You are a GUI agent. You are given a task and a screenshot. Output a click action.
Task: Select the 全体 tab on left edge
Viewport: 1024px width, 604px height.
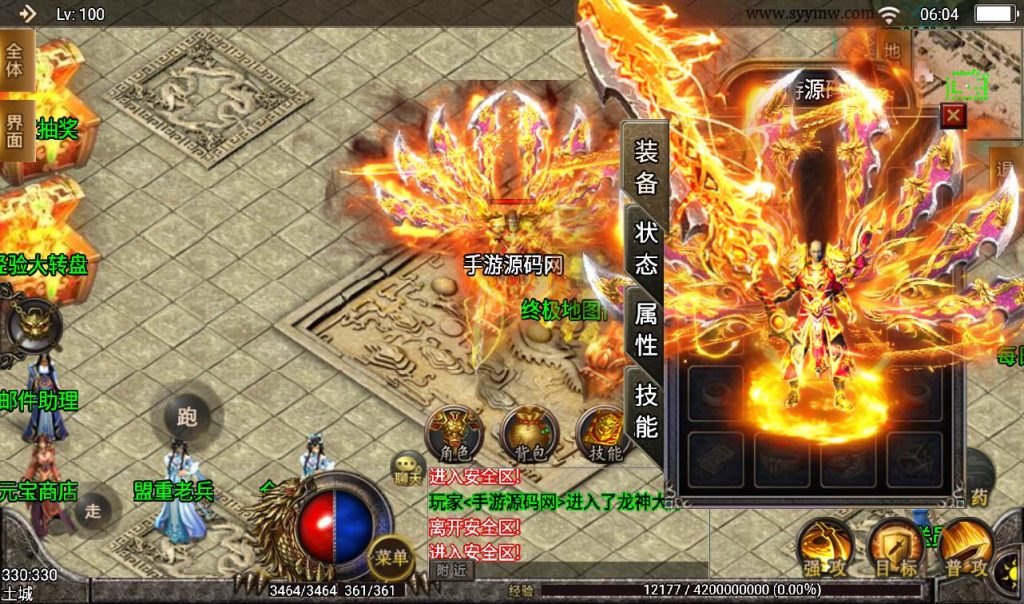tap(15, 60)
